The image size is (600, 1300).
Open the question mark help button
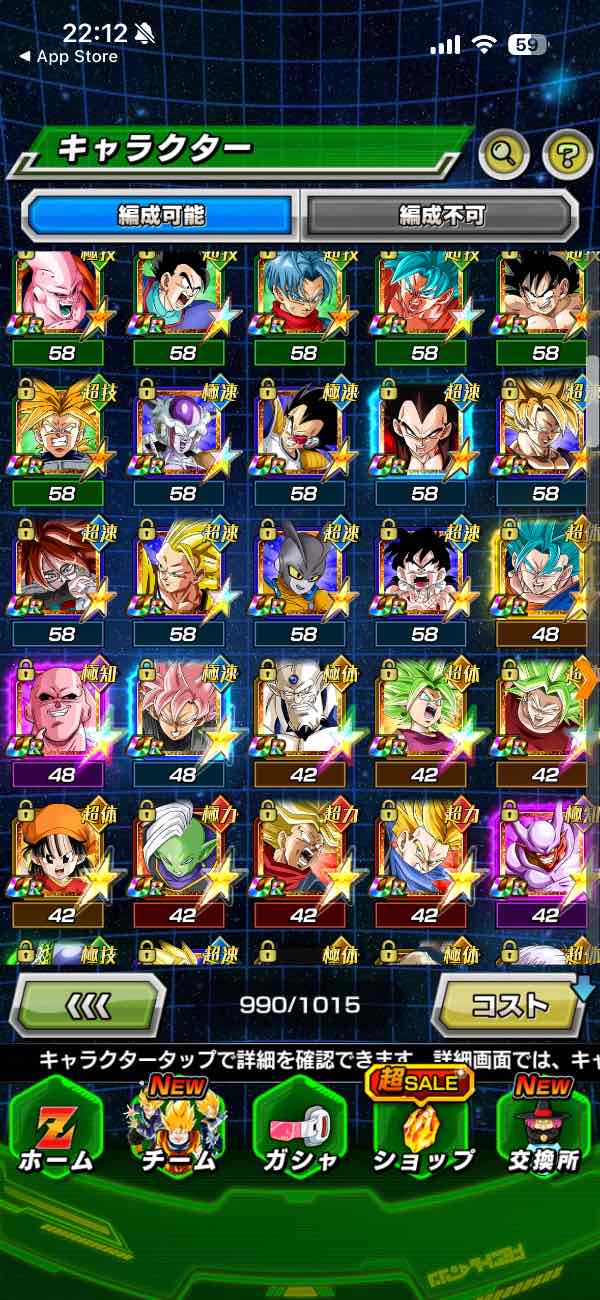567,154
